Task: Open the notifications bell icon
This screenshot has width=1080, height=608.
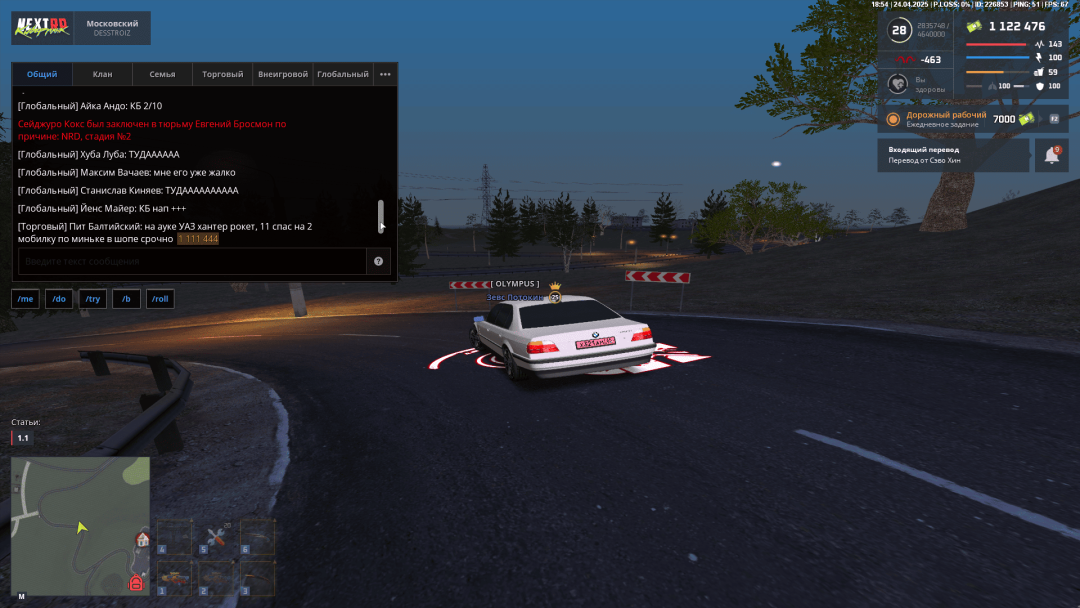Action: [1052, 155]
